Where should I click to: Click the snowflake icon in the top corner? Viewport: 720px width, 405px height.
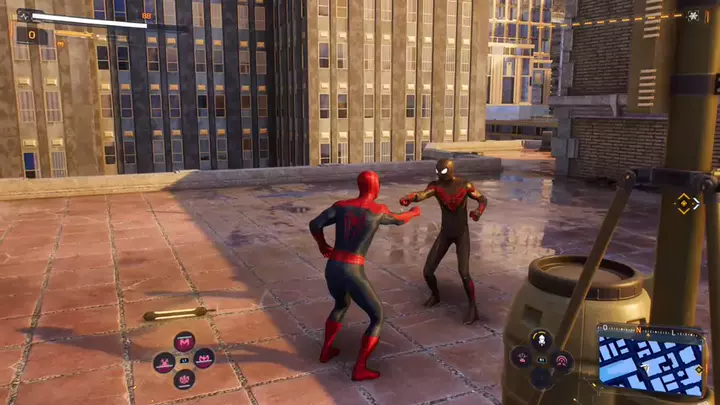pyautogui.click(x=693, y=16)
